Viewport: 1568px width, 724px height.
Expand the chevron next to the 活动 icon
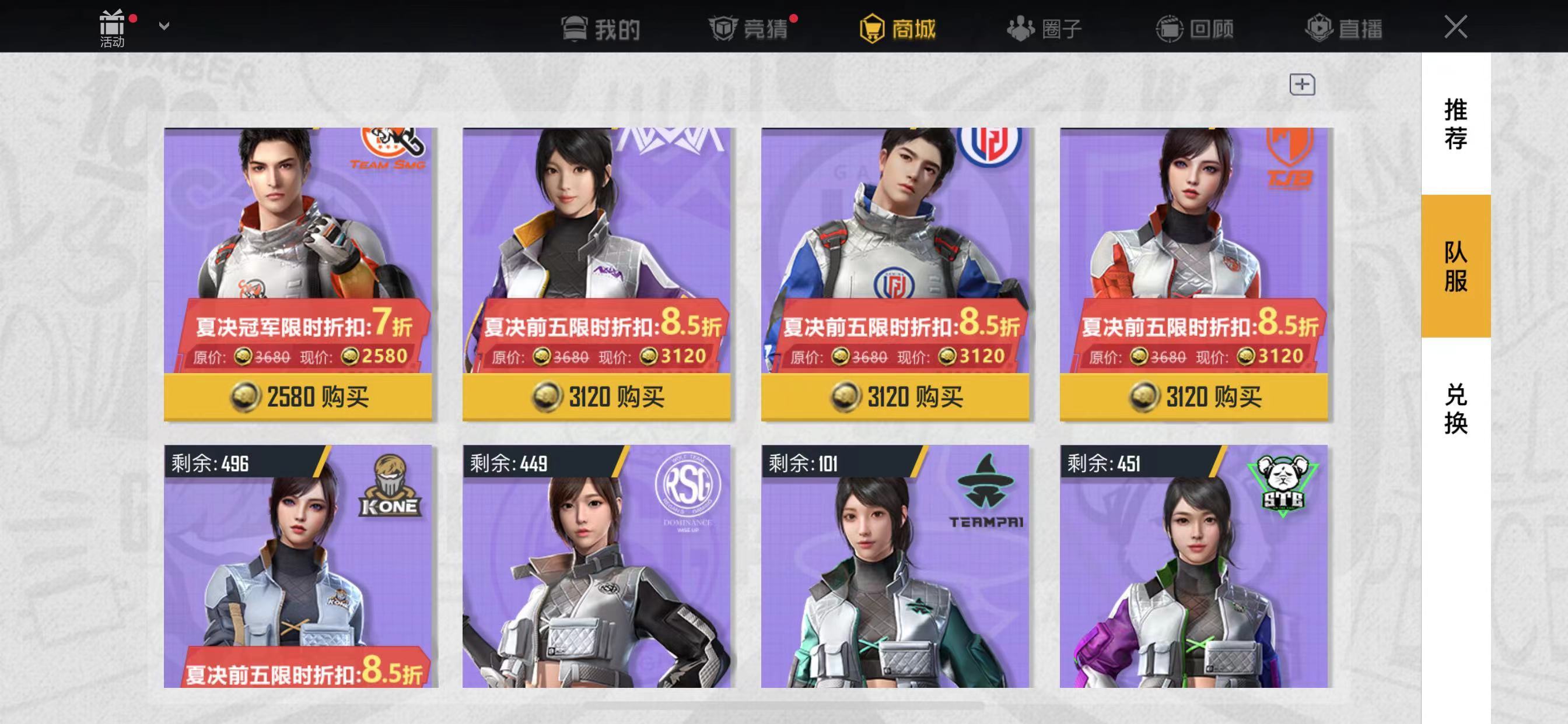[x=163, y=26]
